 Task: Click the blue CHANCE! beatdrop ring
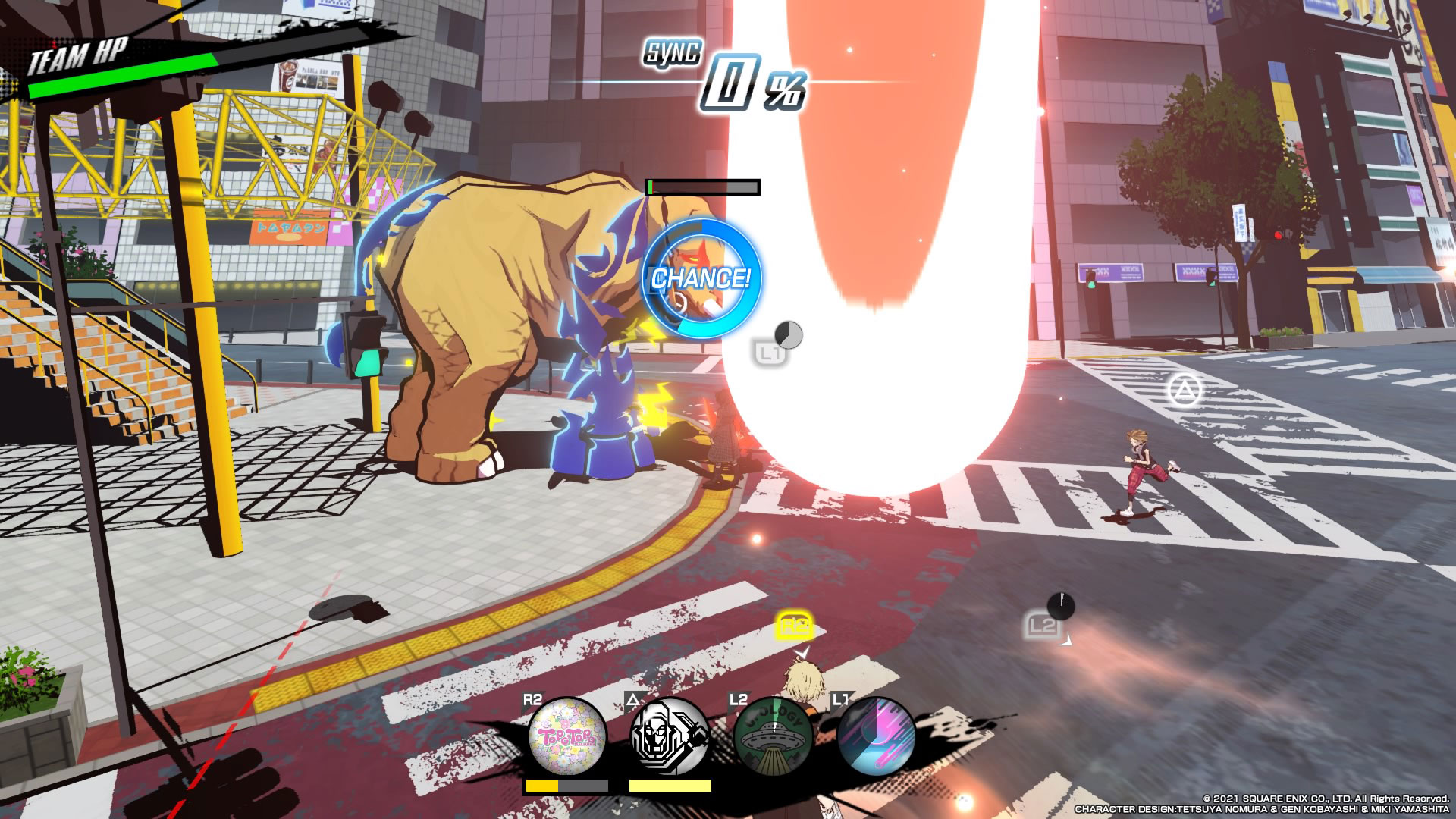(701, 278)
